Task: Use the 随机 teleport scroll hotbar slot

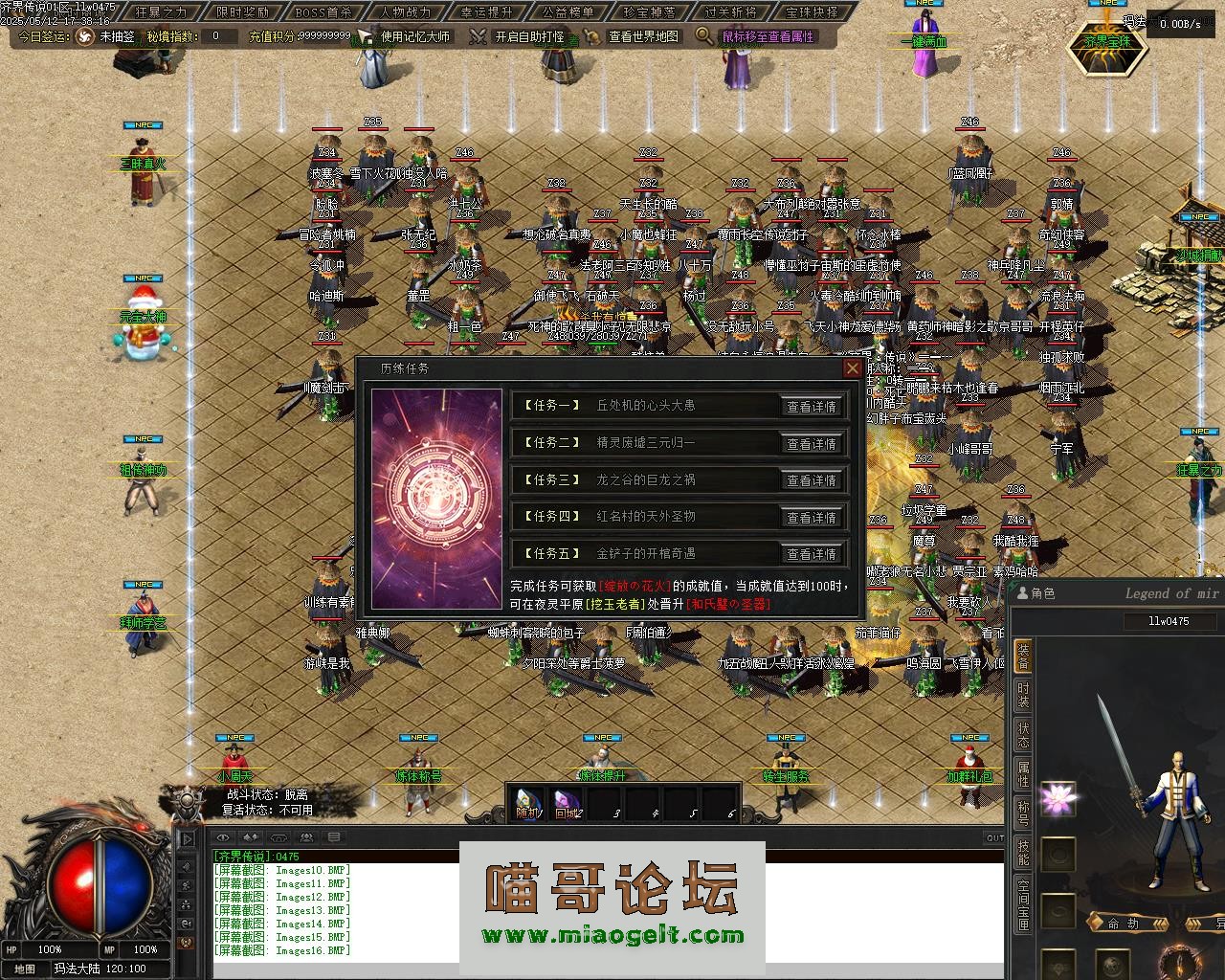Action: pyautogui.click(x=527, y=803)
